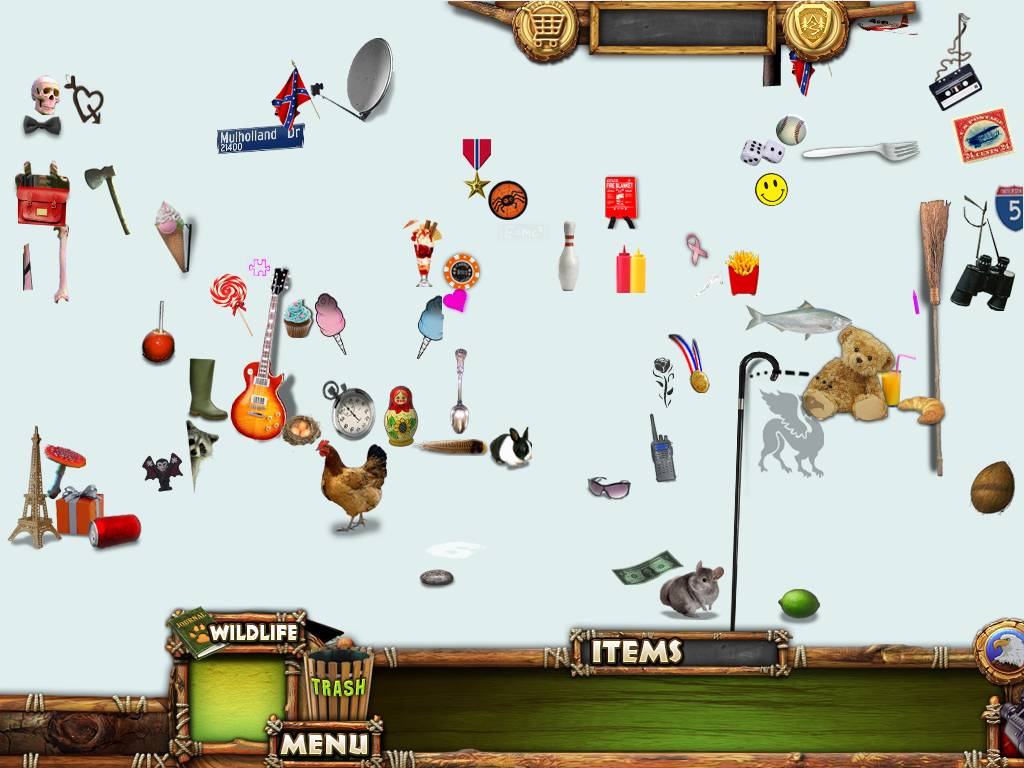1024x768 pixels.
Task: Open the shopping cart store
Action: (x=545, y=28)
